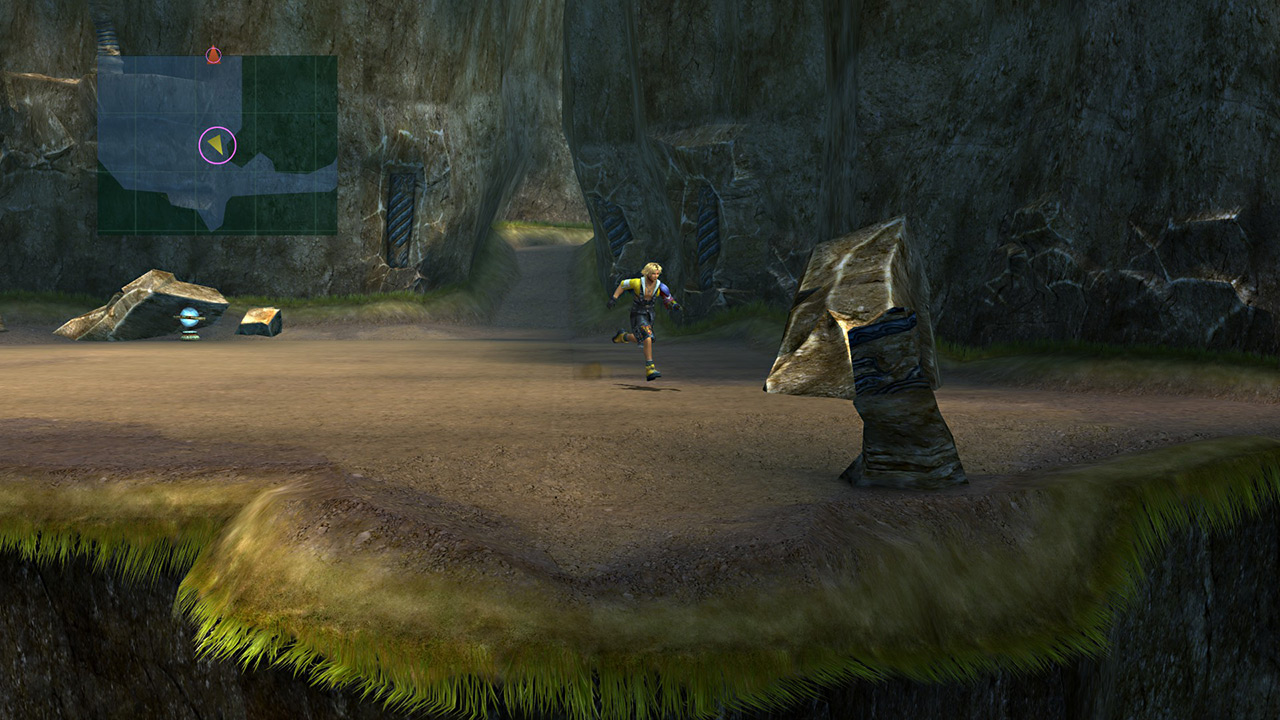Image resolution: width=1280 pixels, height=720 pixels.
Task: Click the red marker atop the minimap
Action: point(213,55)
